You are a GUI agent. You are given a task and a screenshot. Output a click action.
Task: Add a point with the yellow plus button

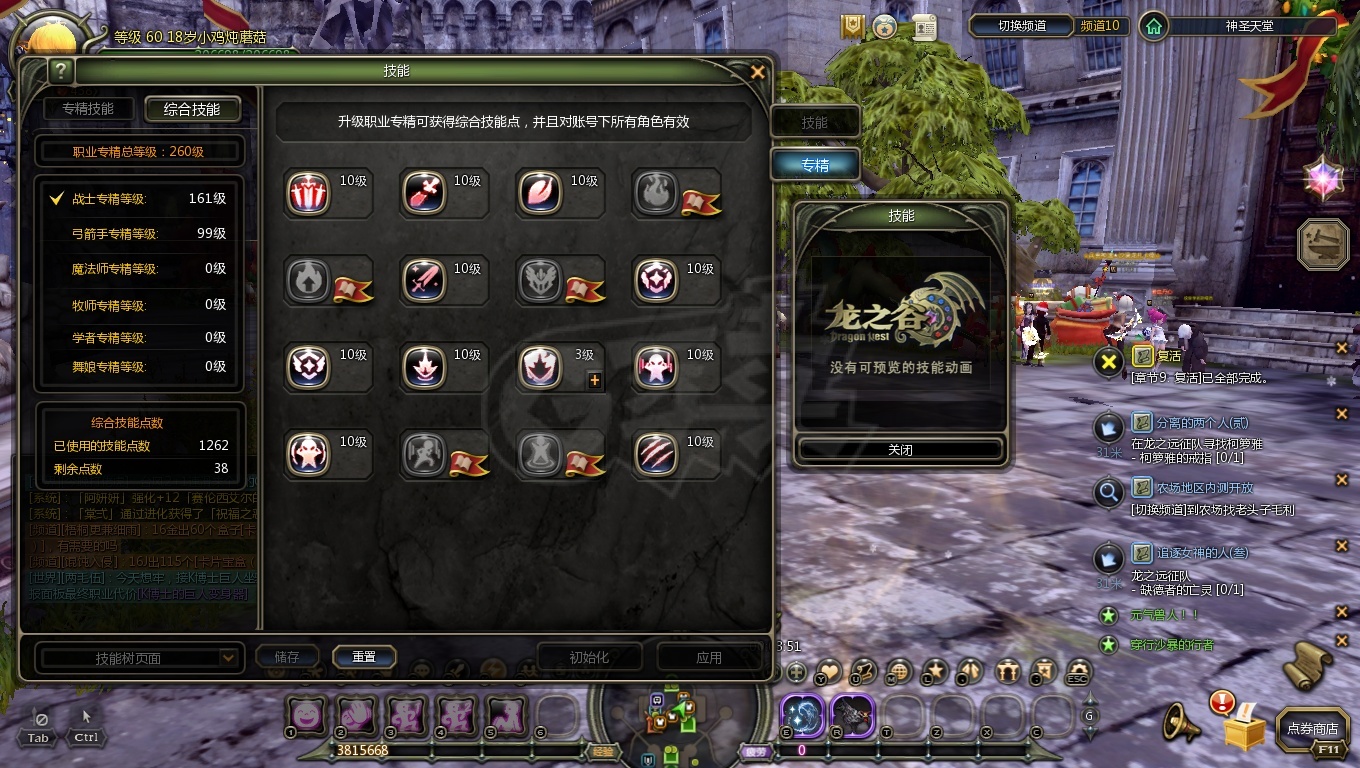pos(595,380)
